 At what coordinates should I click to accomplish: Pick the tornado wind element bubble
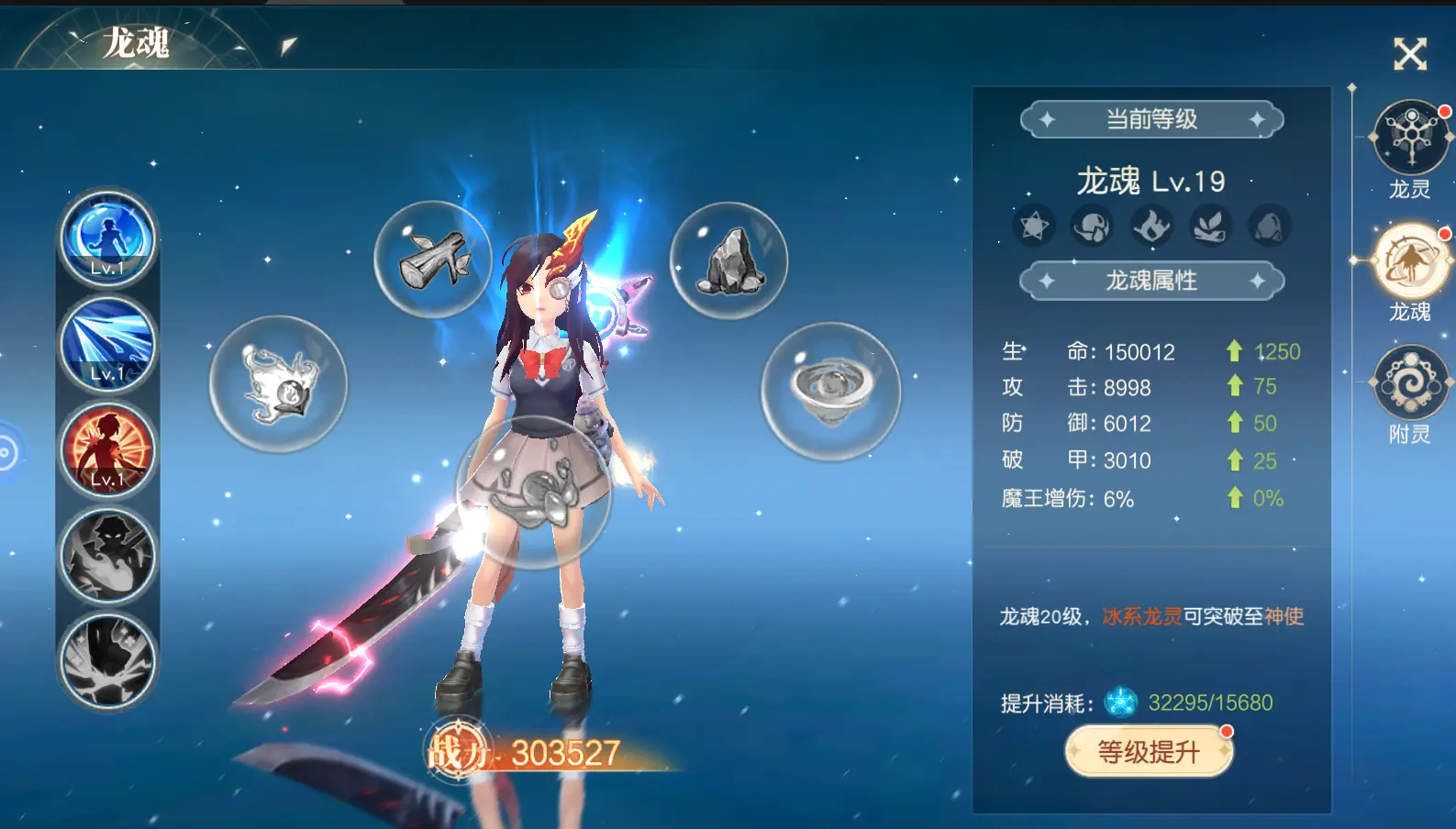coord(831,392)
